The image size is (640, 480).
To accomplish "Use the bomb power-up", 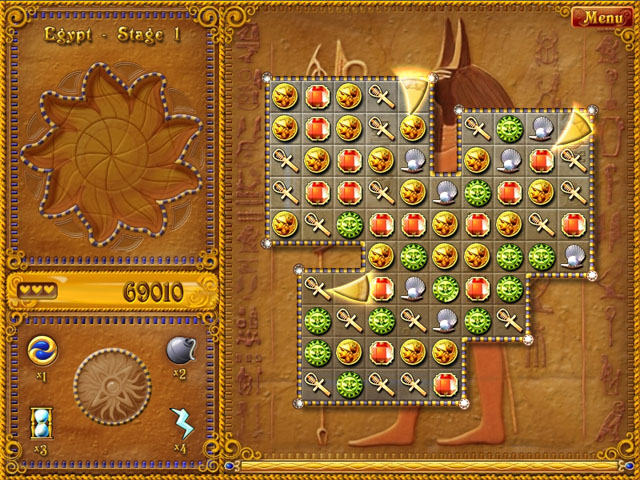I will (180, 350).
